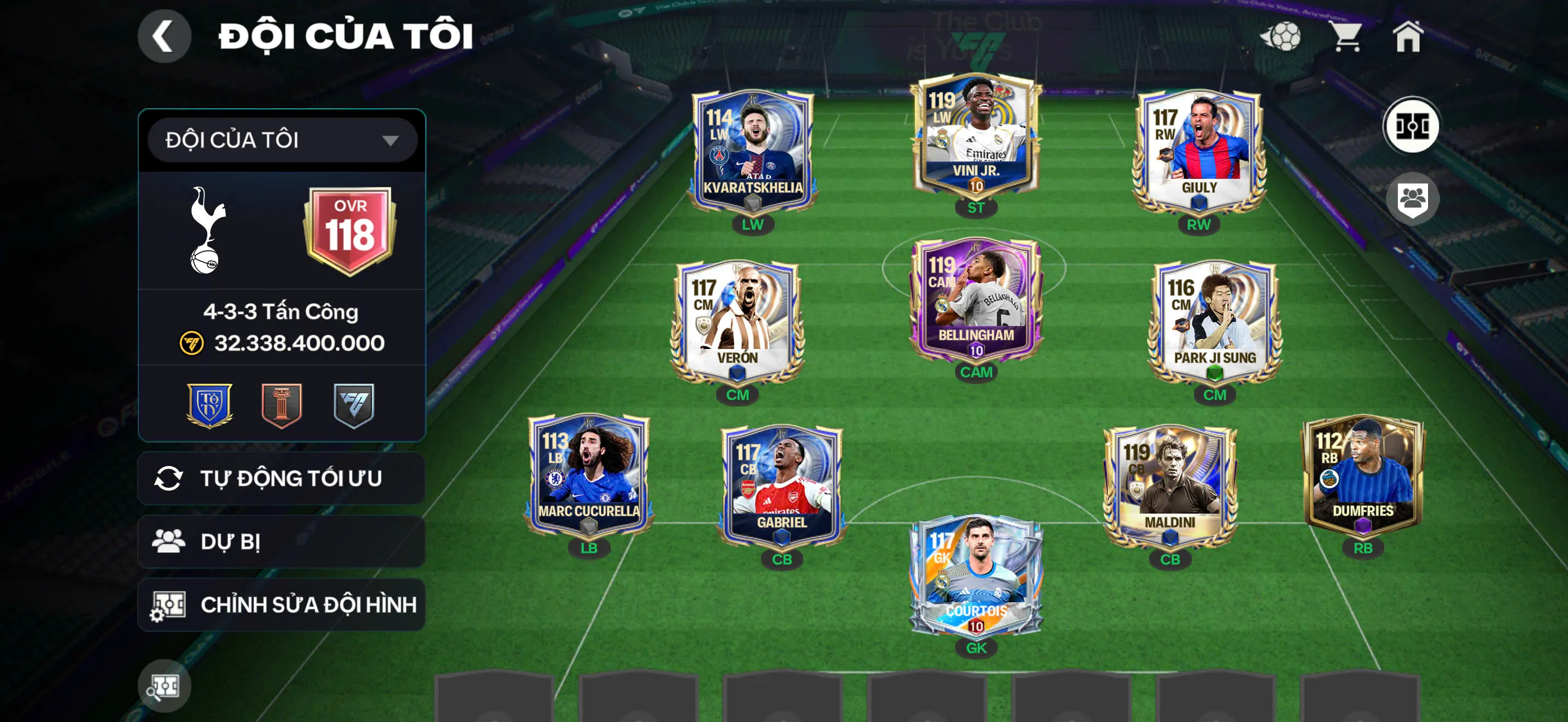Select the Park Ji Sung card
Viewport: 1568px width, 722px height.
click(1214, 322)
